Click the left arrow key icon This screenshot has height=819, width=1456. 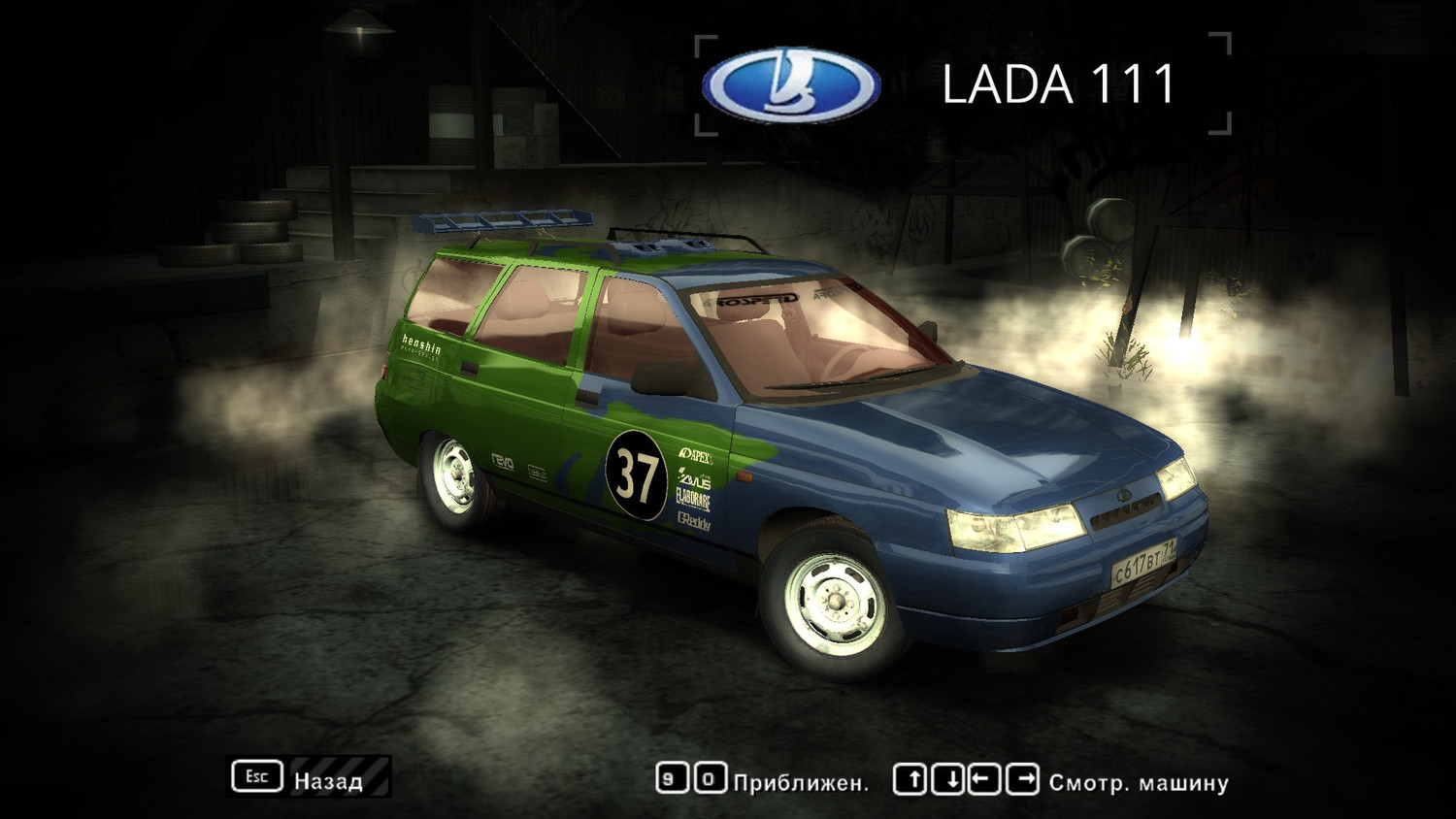(x=983, y=779)
